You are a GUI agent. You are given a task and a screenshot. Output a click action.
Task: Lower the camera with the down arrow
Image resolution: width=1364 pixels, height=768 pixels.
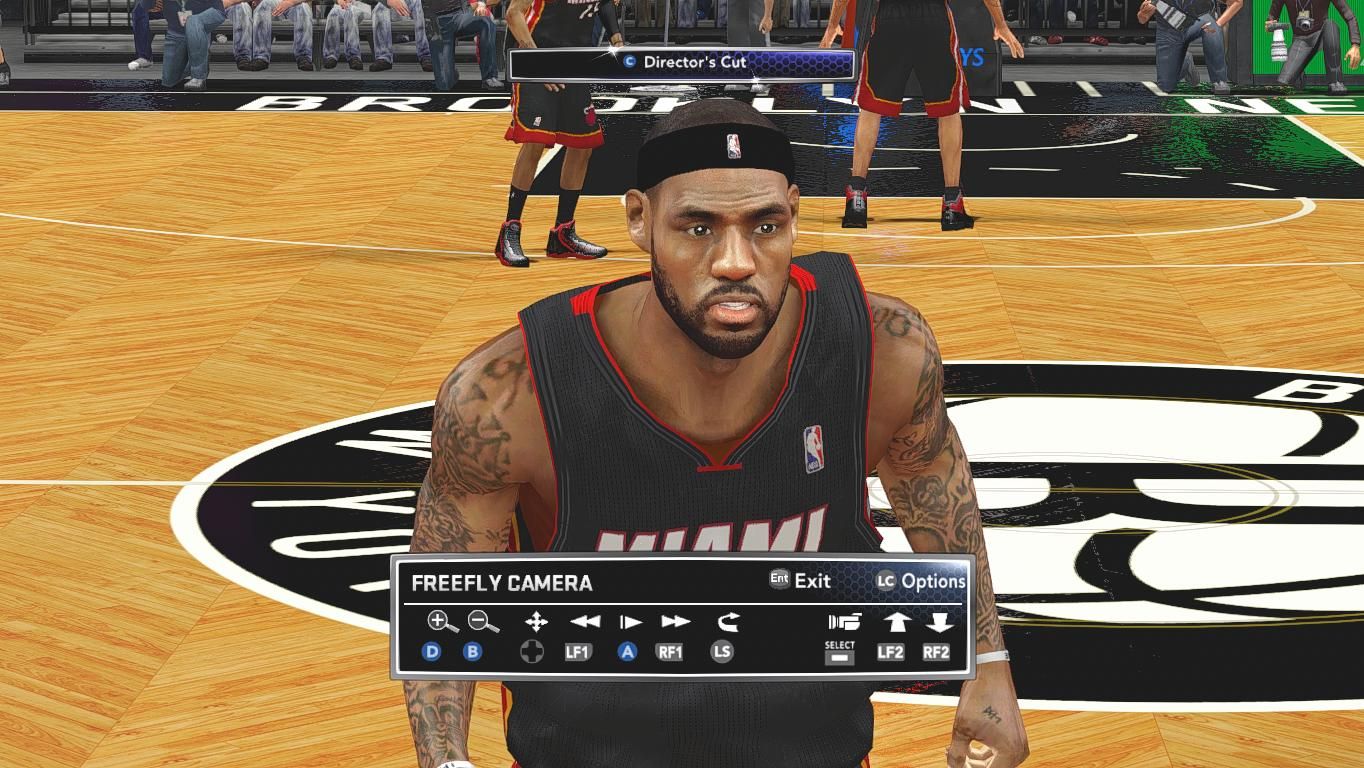(938, 622)
